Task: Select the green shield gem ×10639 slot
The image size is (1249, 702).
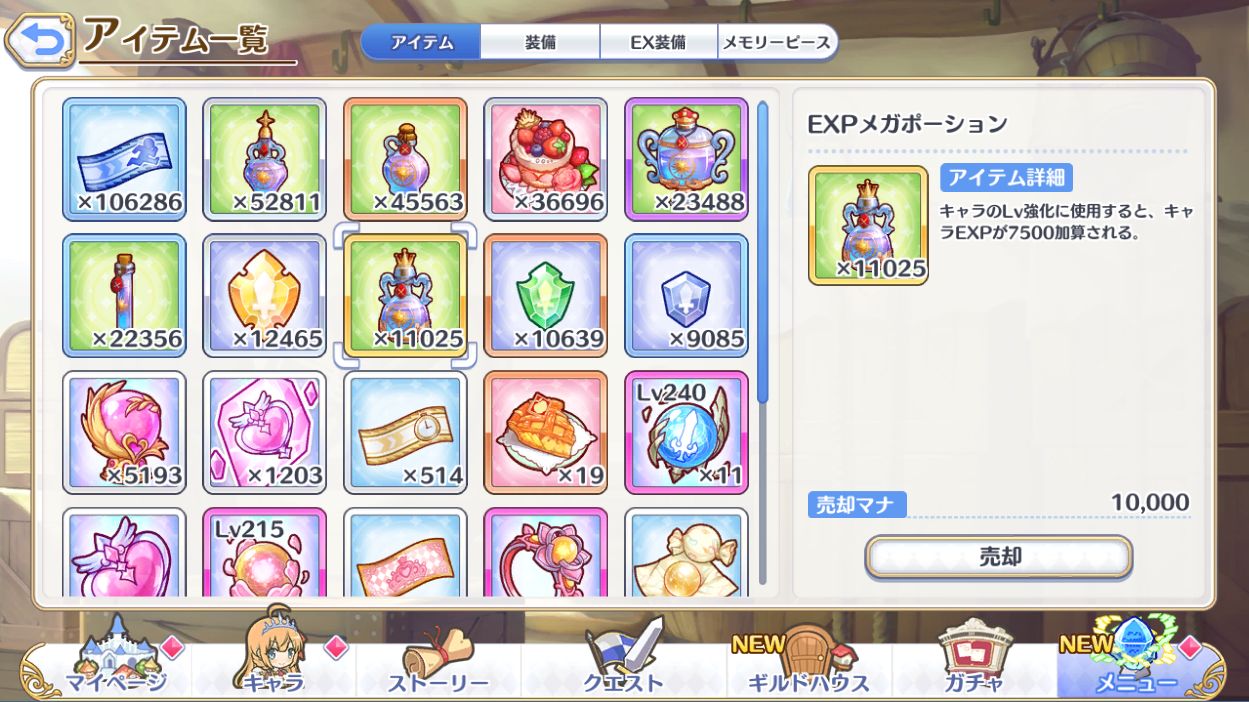Action: coord(546,296)
